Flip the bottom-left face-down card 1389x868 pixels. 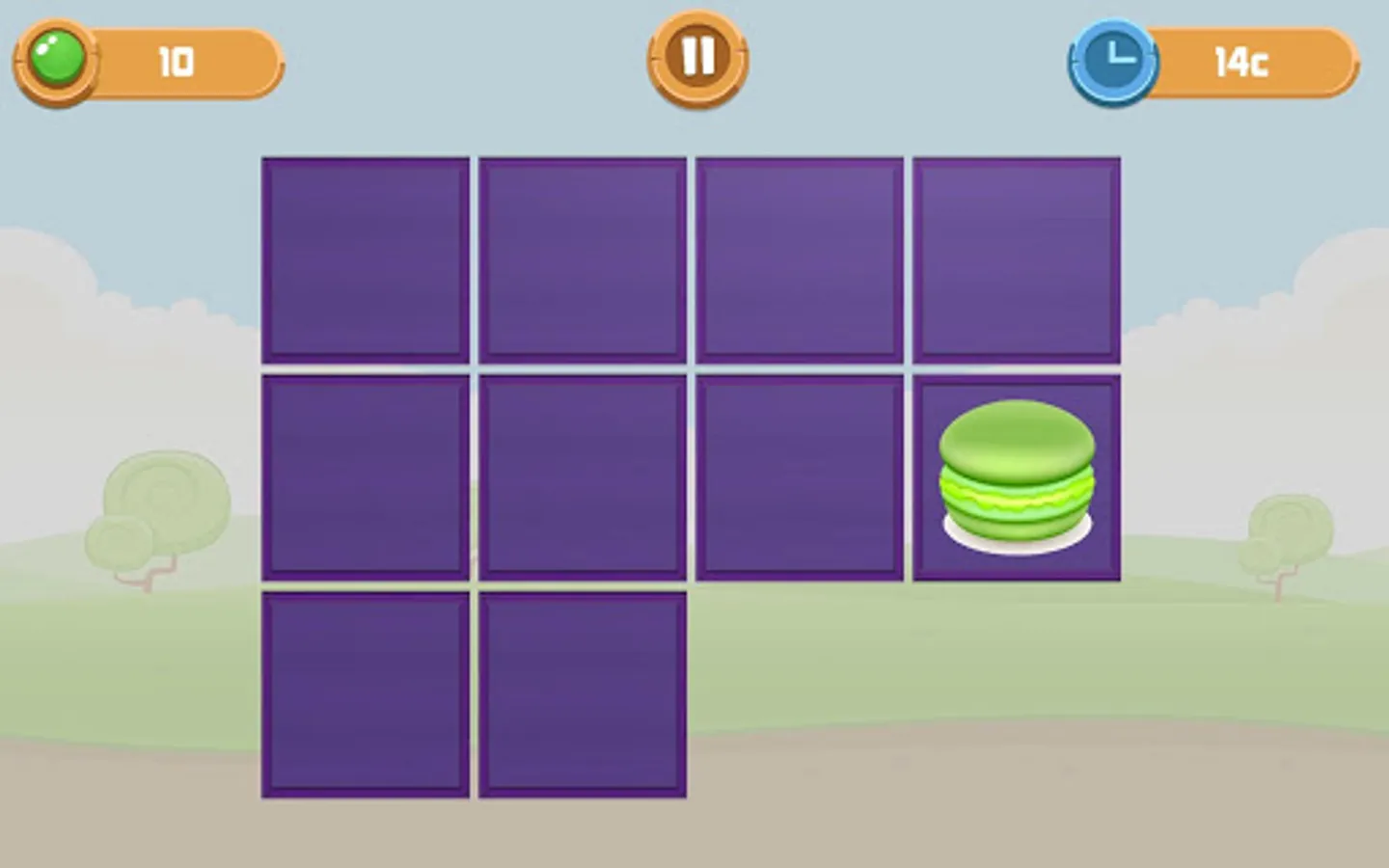(364, 694)
